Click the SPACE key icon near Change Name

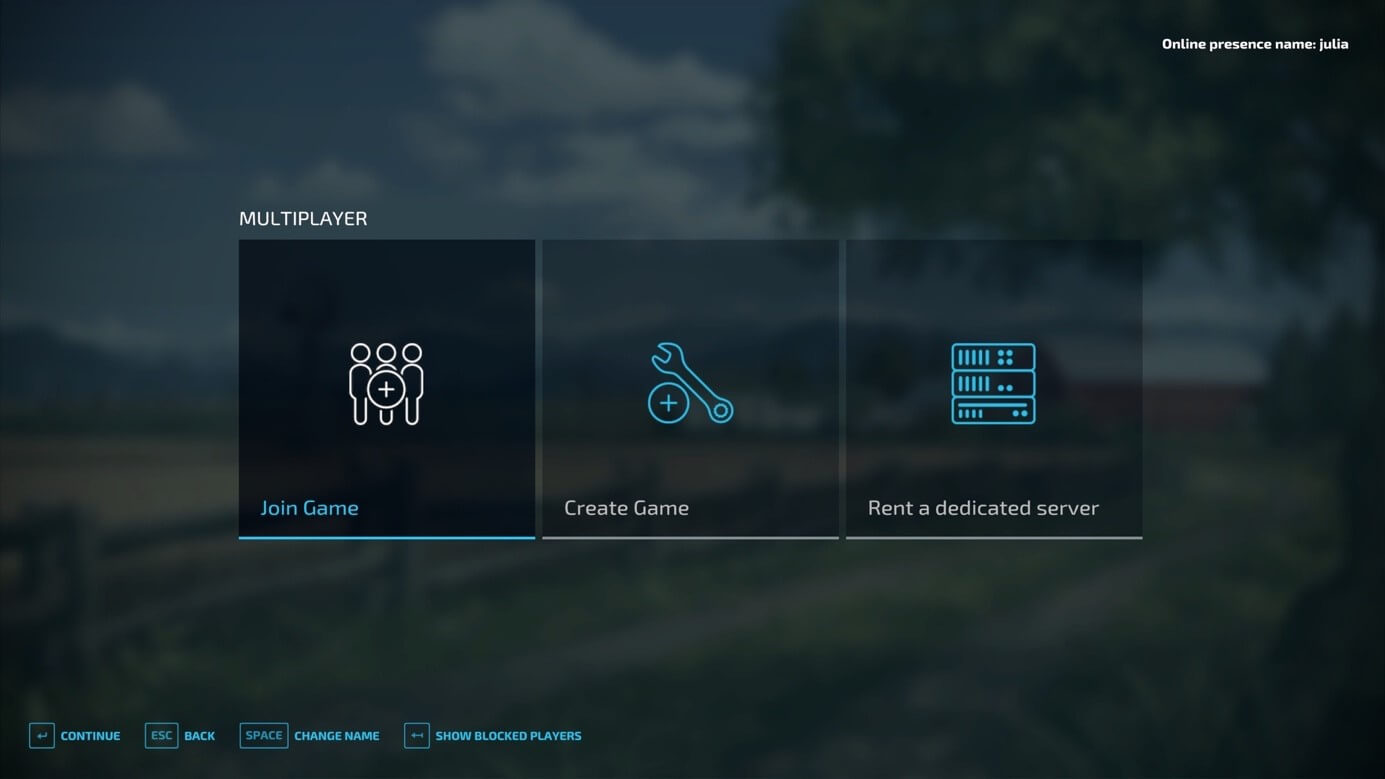263,735
